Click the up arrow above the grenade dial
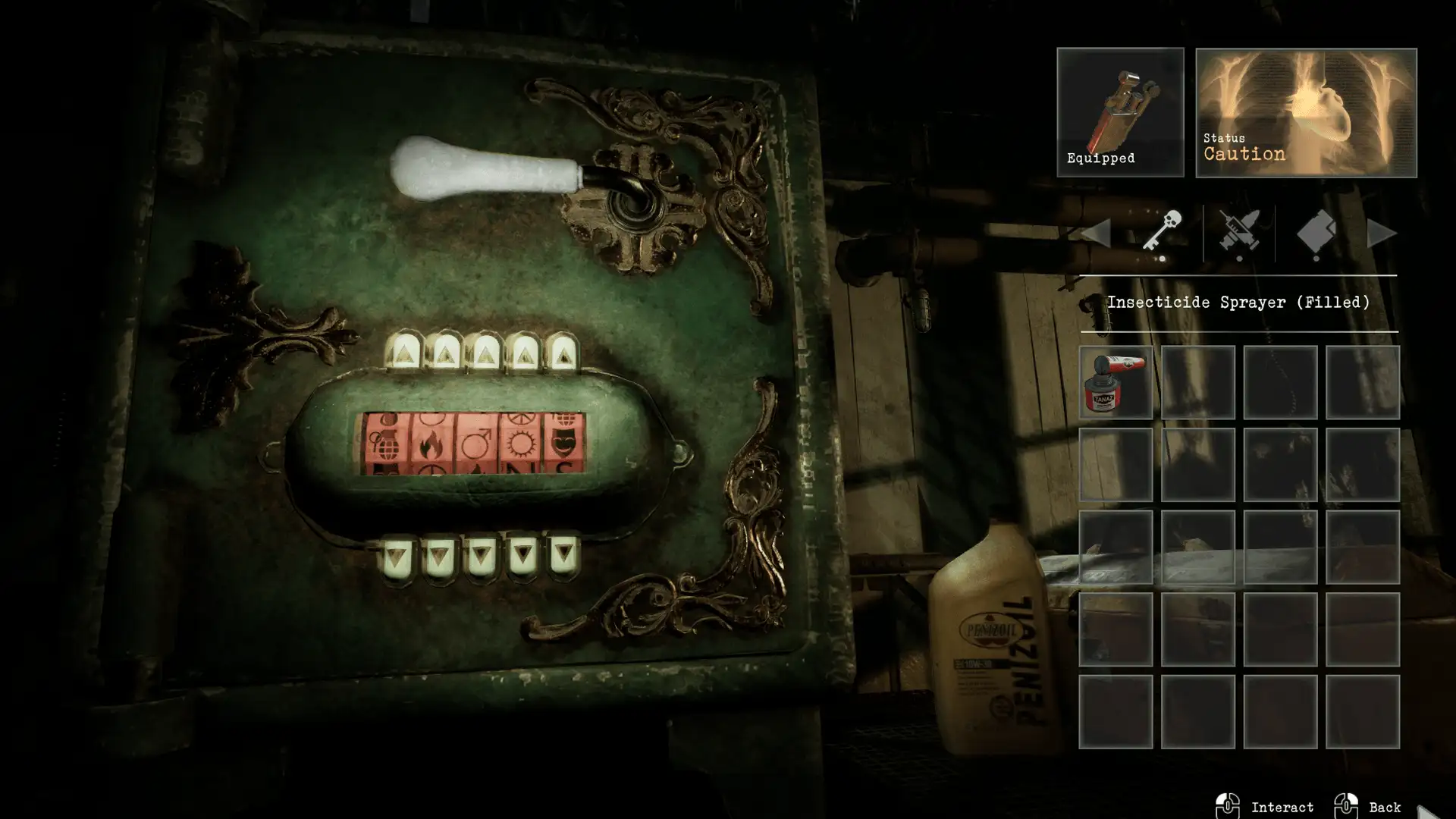This screenshot has height=819, width=1456. 403,352
